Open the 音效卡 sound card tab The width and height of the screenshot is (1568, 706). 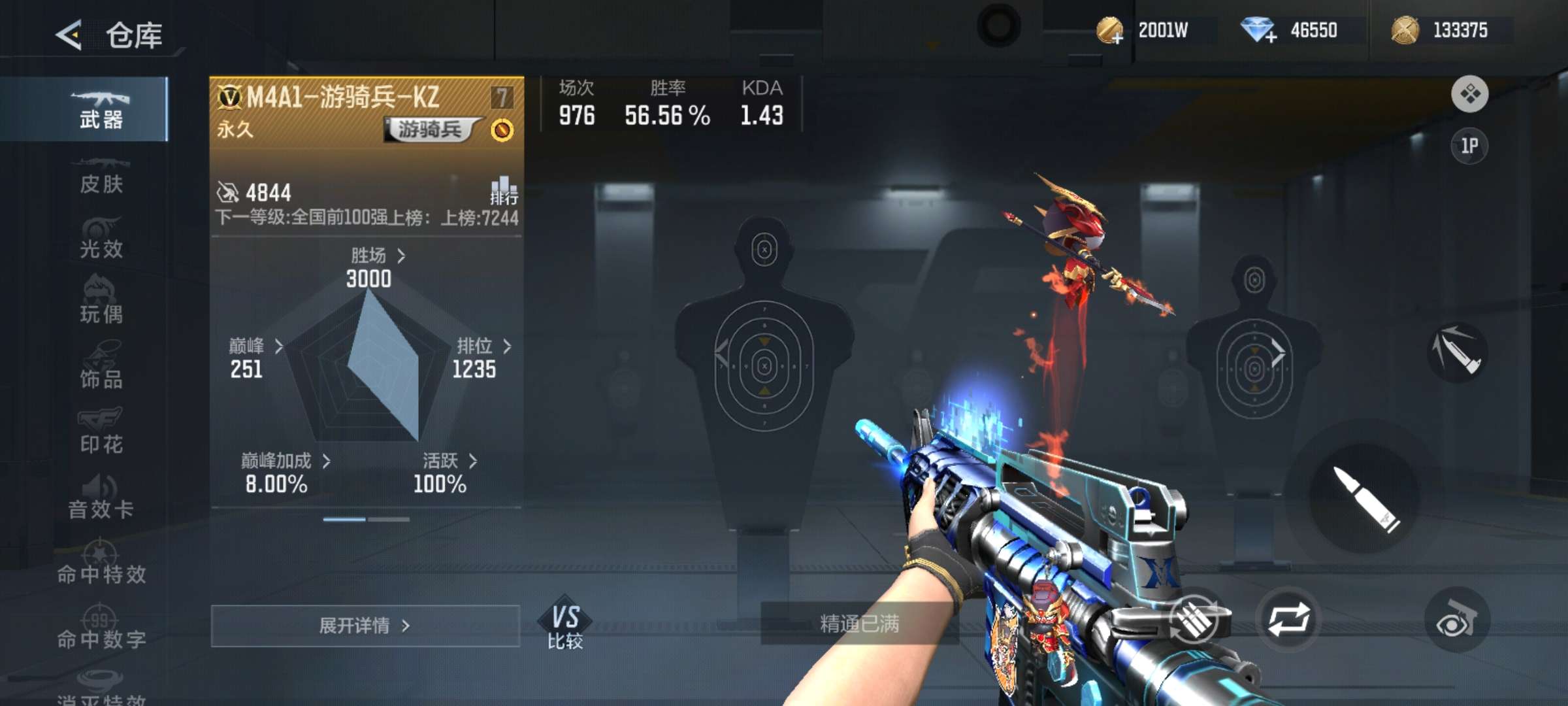101,498
